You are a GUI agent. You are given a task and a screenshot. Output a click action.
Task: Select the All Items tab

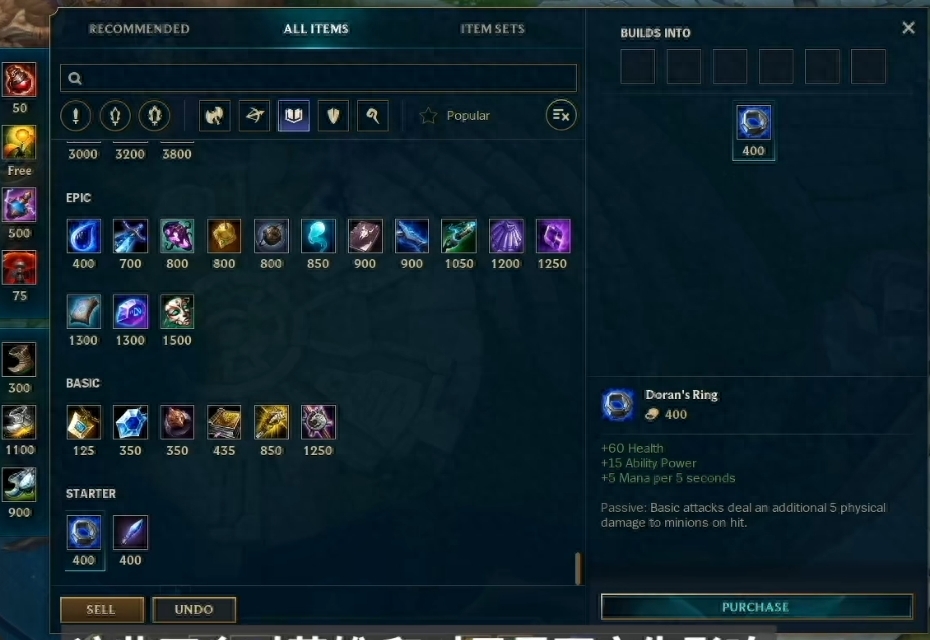point(316,29)
